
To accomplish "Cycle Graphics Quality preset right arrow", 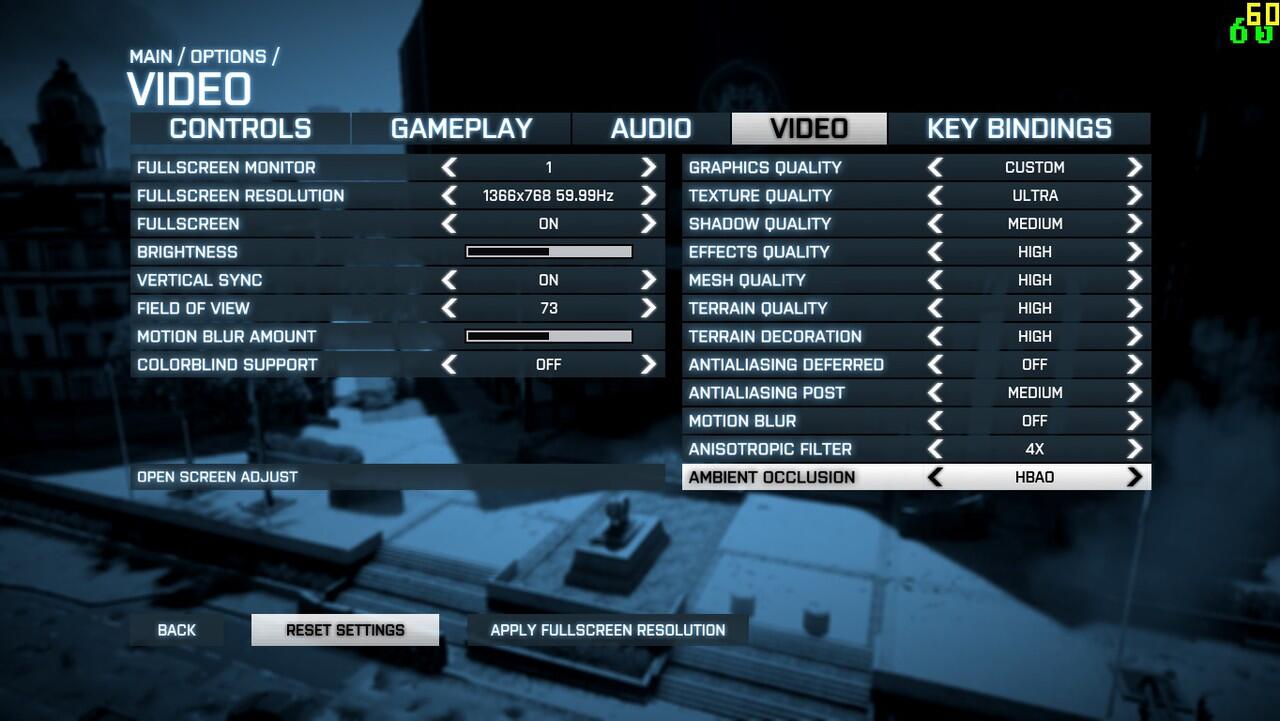I will pos(1134,167).
